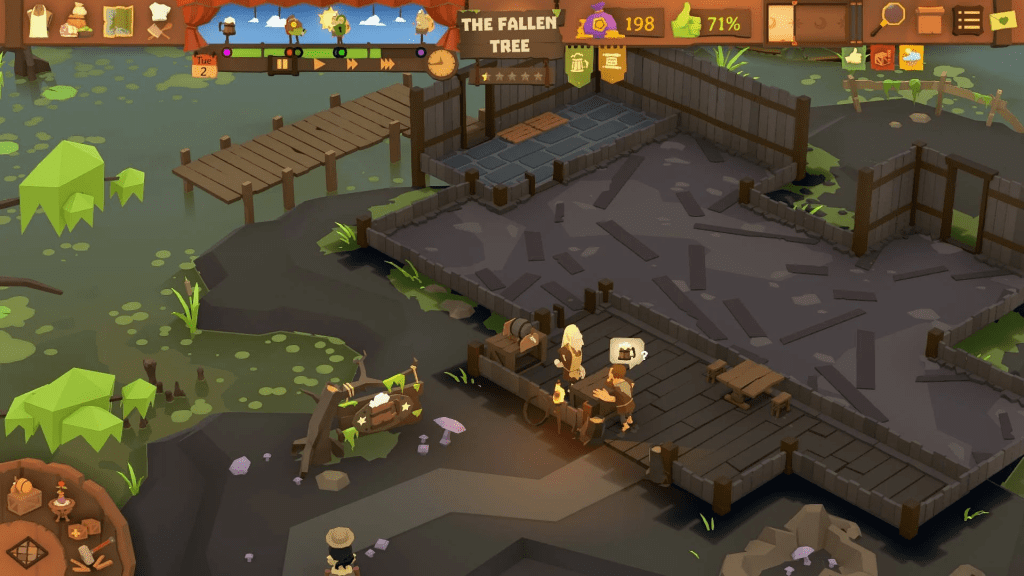The image size is (1024, 576).
Task: Click the clock icon beside speed controls
Action: point(440,63)
